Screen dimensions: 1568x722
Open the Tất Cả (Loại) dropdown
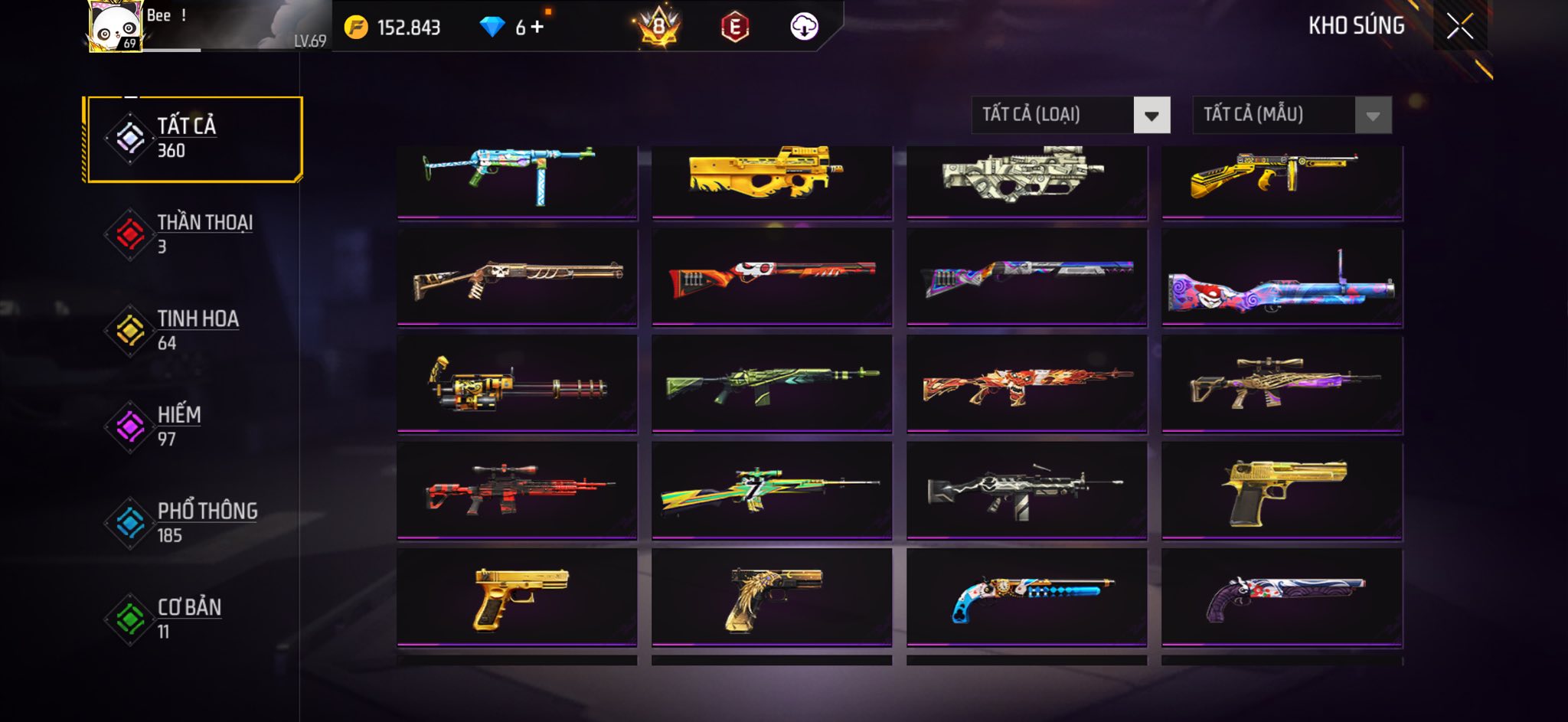click(x=1070, y=116)
